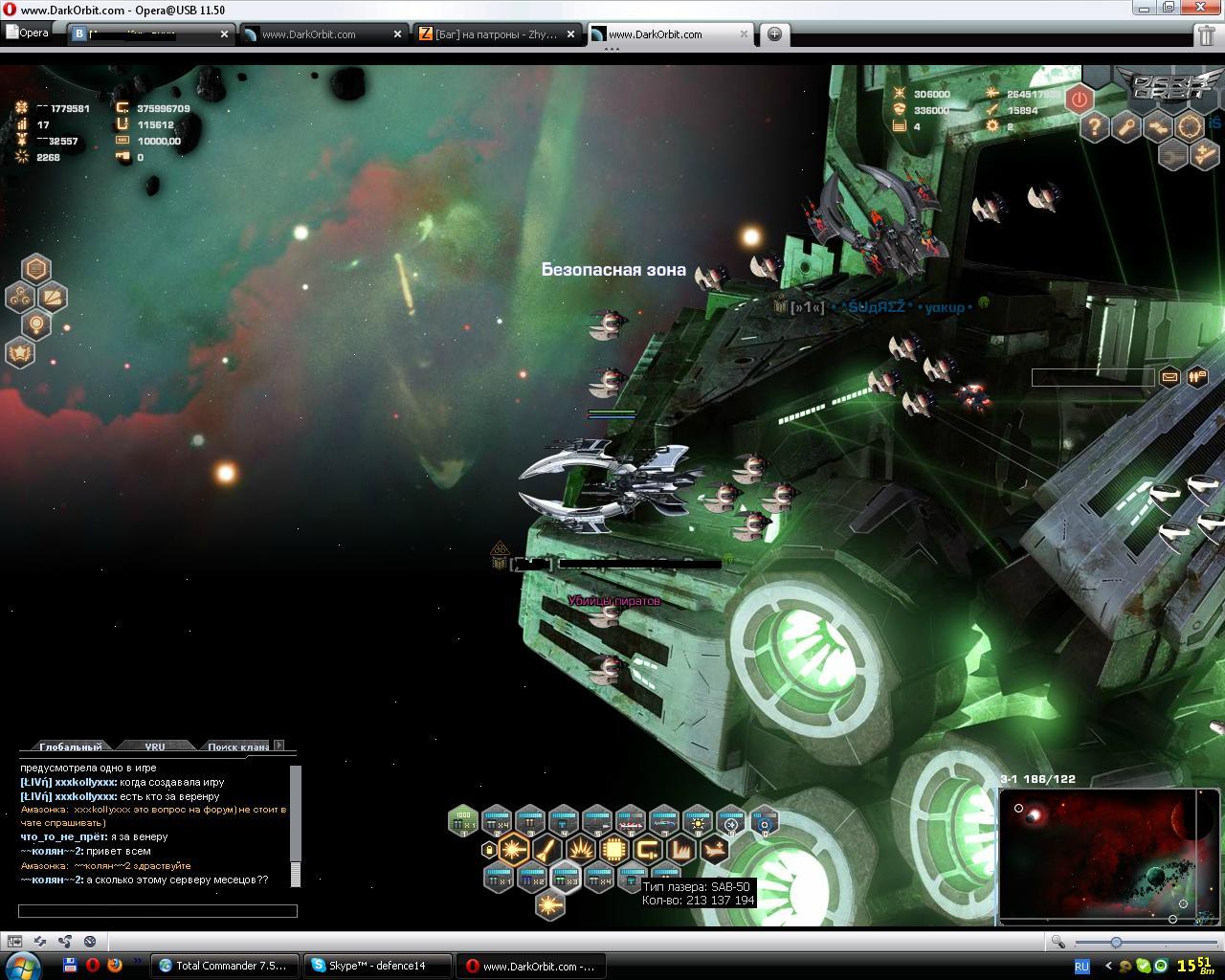This screenshot has width=1225, height=980.
Task: Select the x3 laser ammo slot
Action: coord(565,878)
